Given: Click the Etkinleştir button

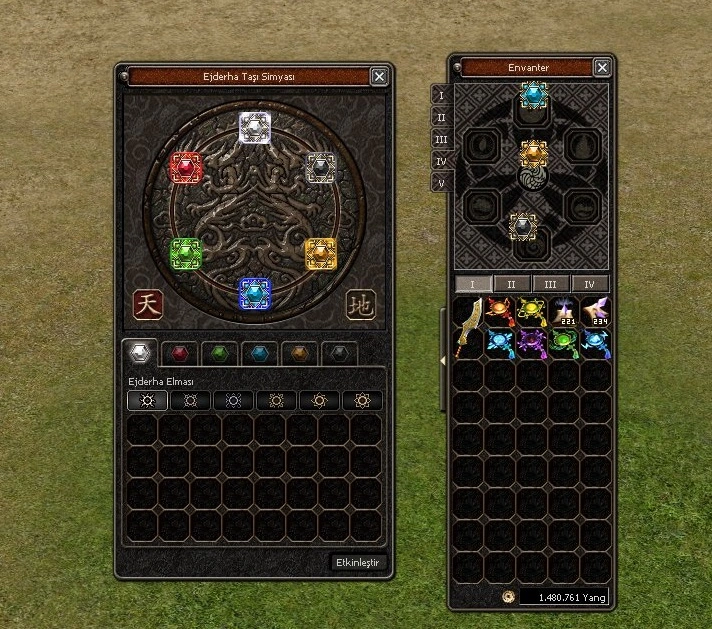Looking at the screenshot, I should click(x=358, y=563).
